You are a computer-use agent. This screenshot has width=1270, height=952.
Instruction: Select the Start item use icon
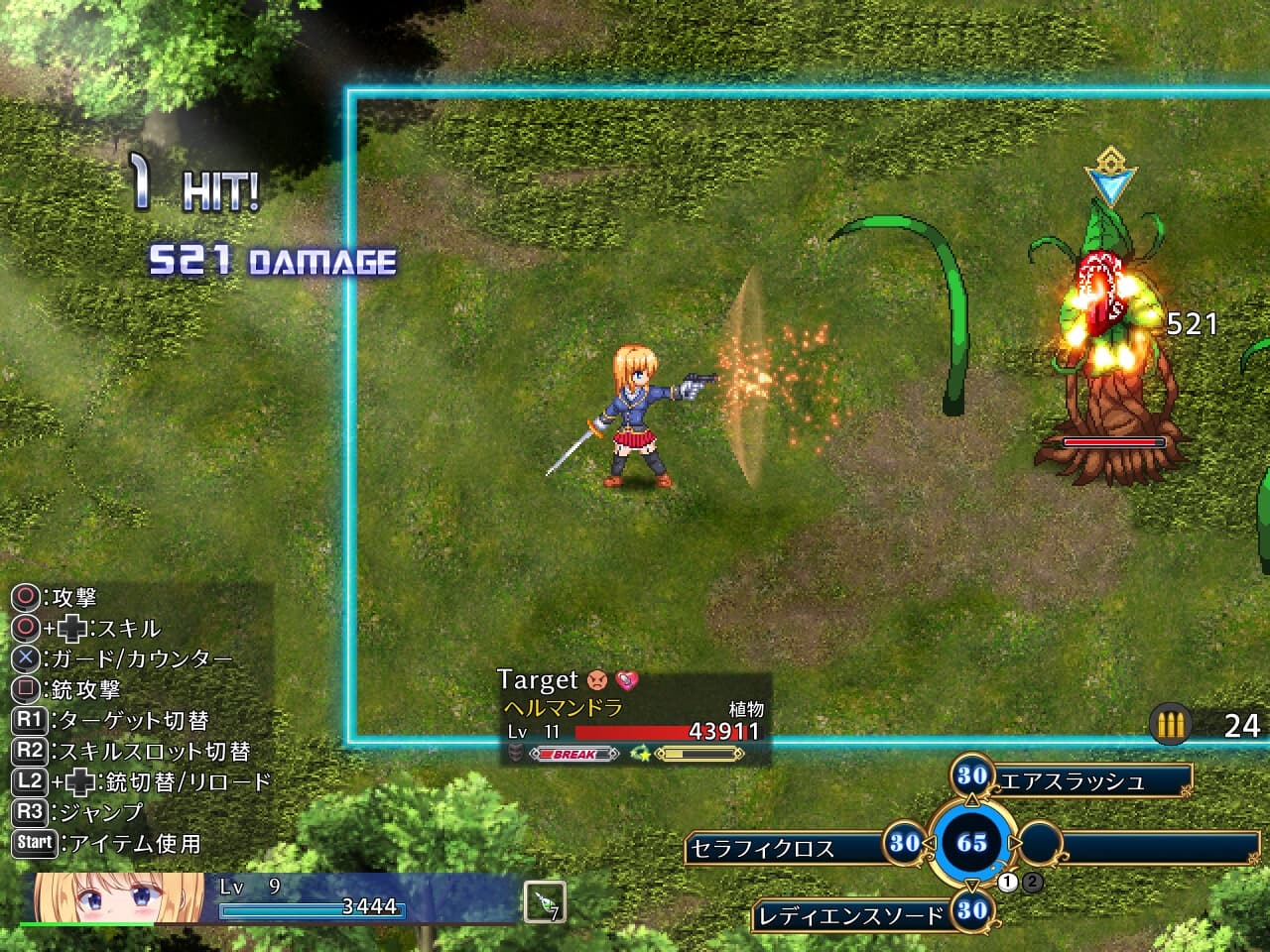coord(35,842)
